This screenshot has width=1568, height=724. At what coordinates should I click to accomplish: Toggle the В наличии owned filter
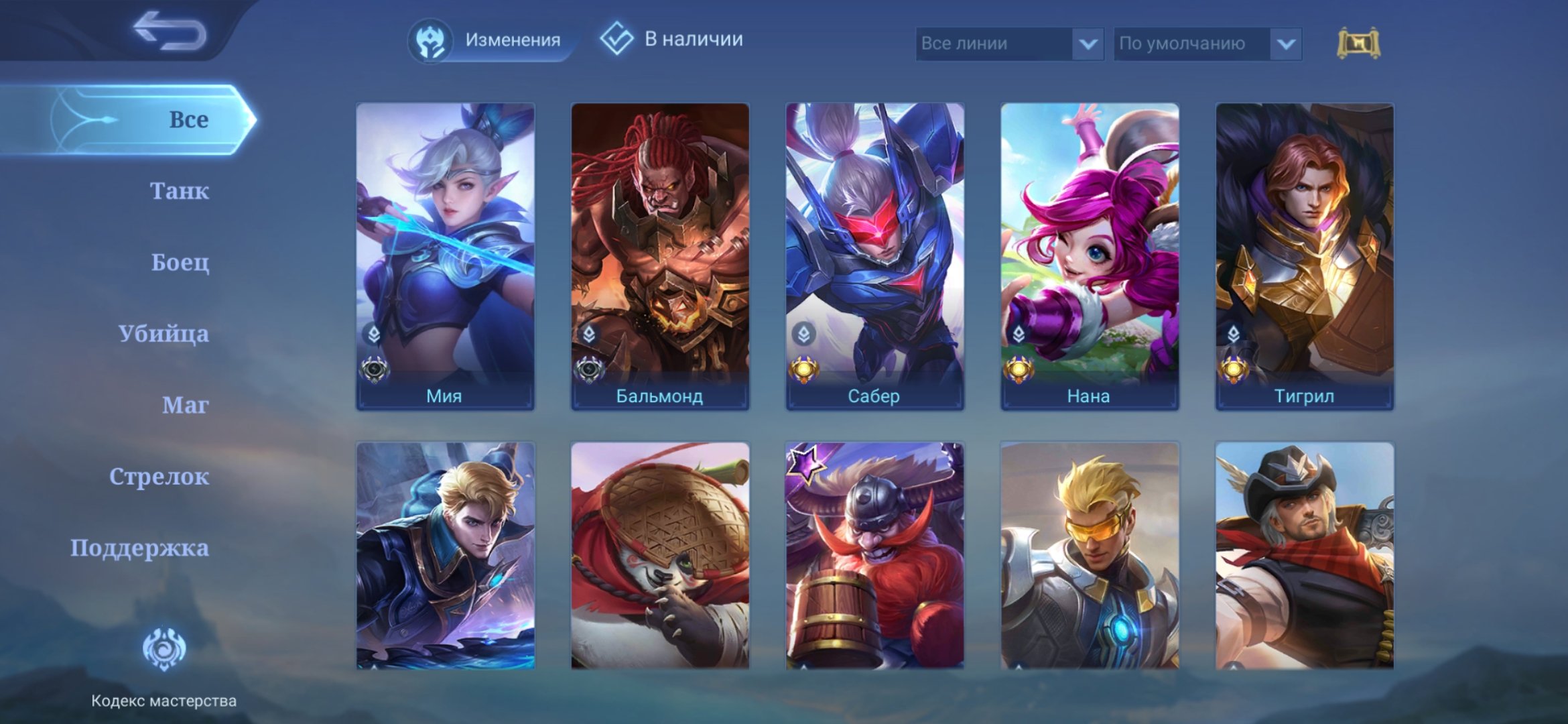pos(672,39)
